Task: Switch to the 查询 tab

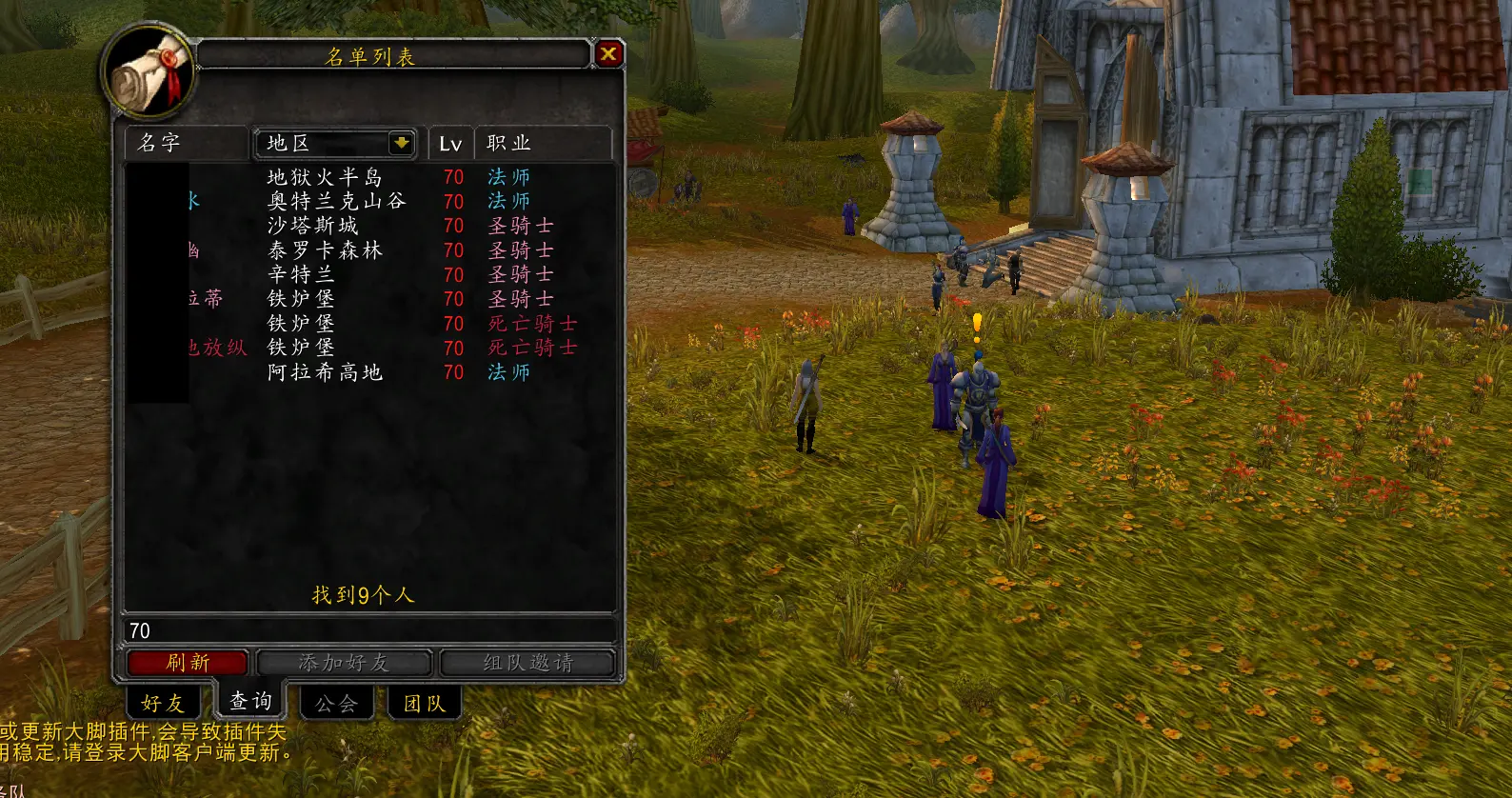Action: (250, 701)
